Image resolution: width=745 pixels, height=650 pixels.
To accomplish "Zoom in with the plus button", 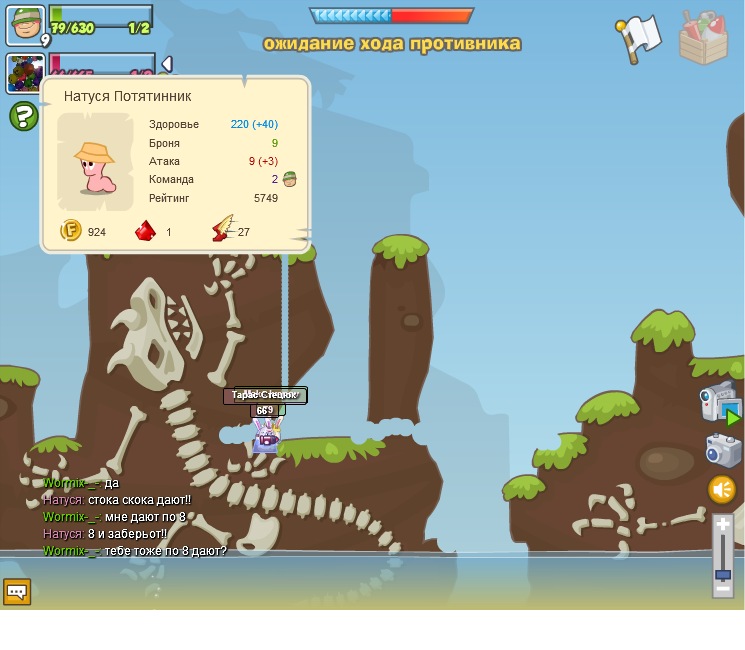I will point(723,524).
